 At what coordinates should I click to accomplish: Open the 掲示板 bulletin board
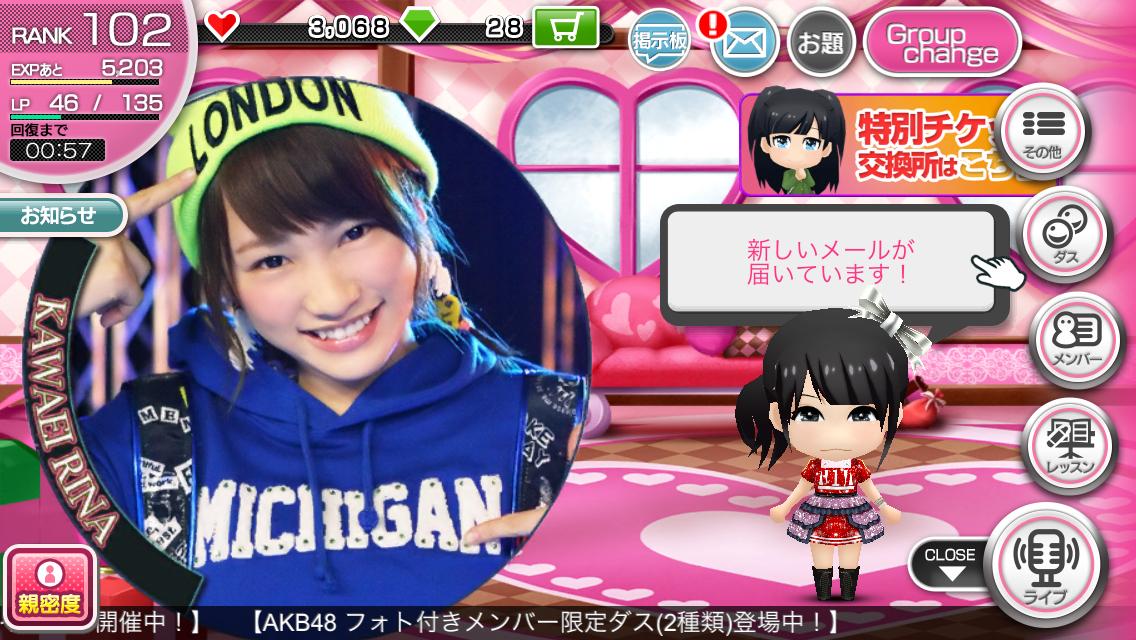[x=661, y=43]
